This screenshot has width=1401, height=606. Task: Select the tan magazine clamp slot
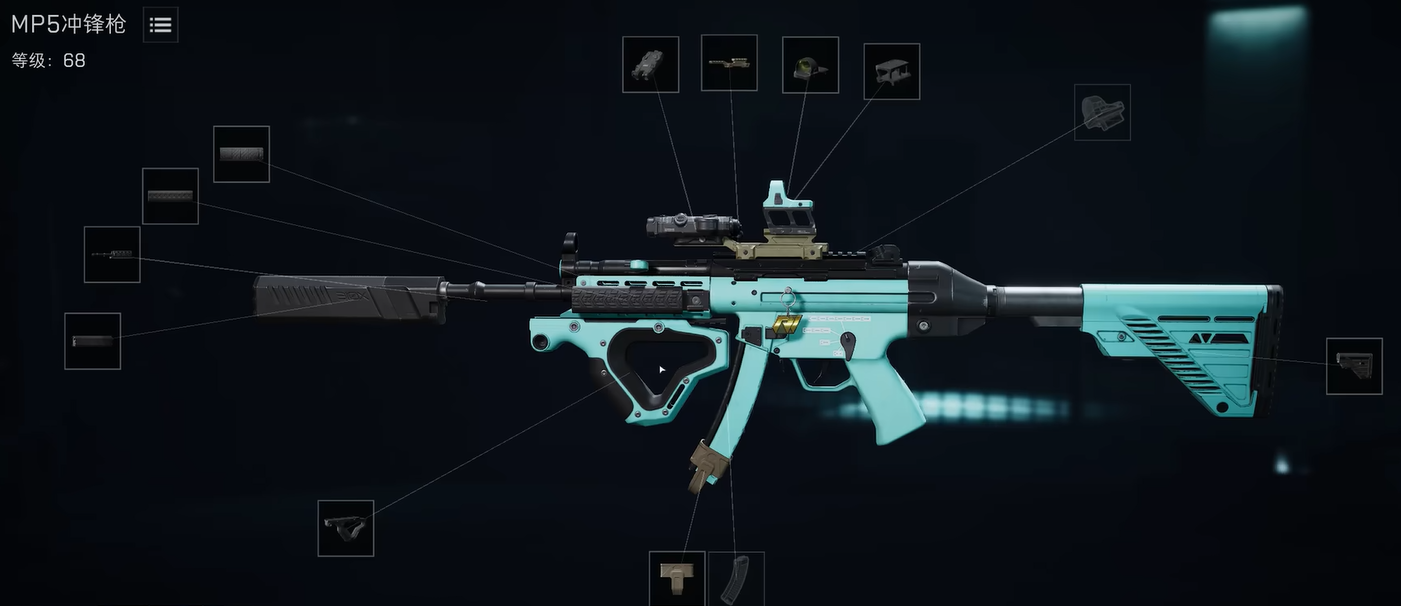677,578
